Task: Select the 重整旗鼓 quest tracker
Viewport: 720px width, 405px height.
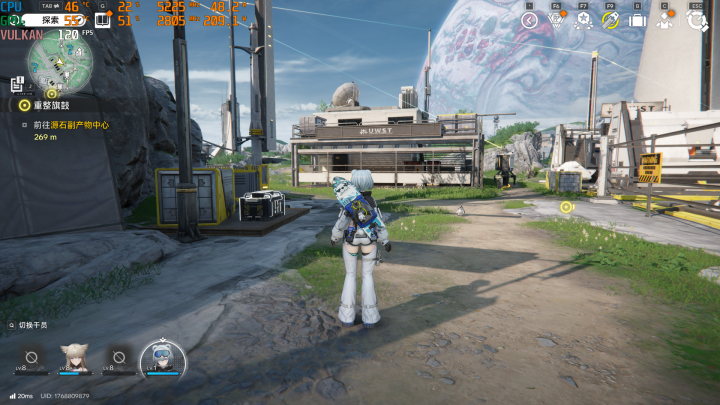Action: (50, 105)
